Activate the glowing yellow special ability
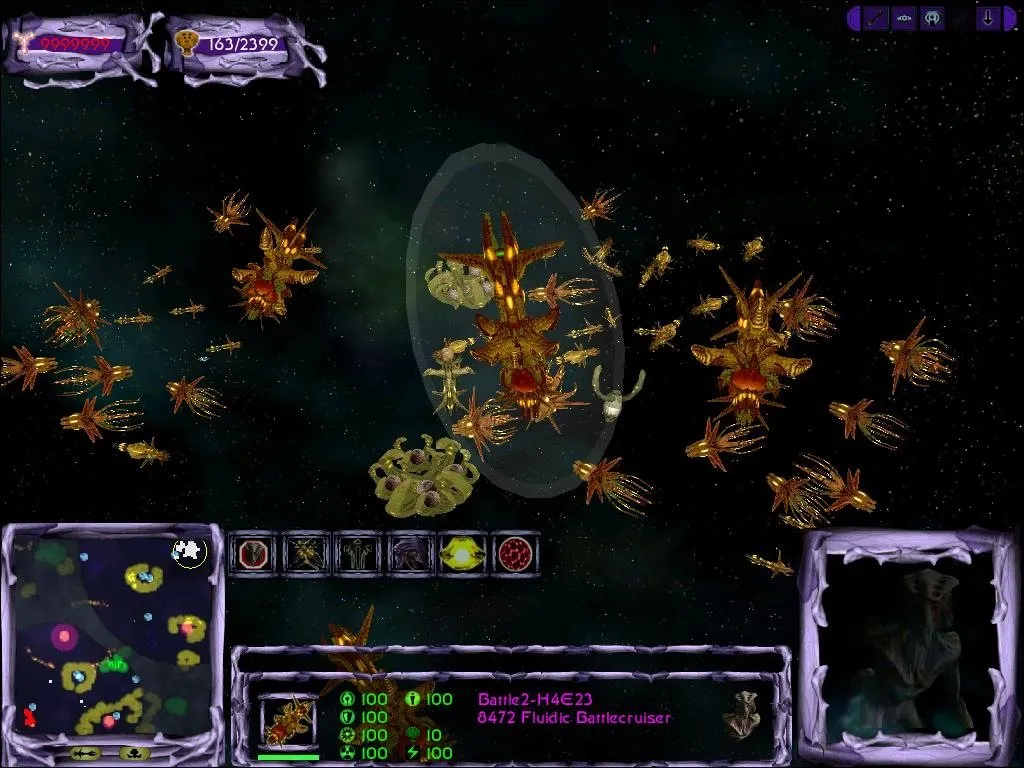 [462, 552]
